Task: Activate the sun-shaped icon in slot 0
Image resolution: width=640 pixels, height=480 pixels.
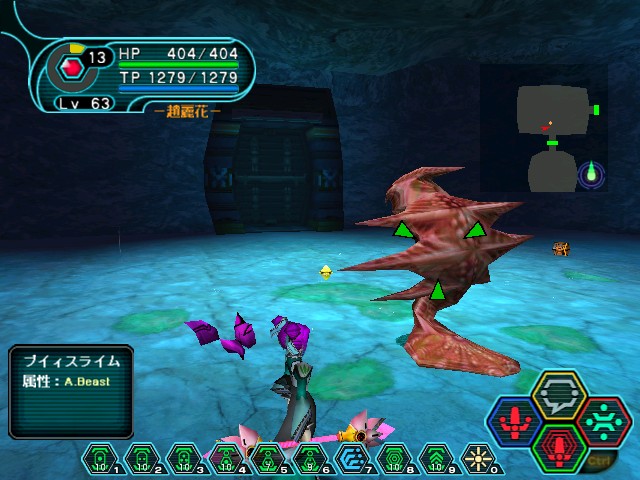Action: (x=478, y=457)
